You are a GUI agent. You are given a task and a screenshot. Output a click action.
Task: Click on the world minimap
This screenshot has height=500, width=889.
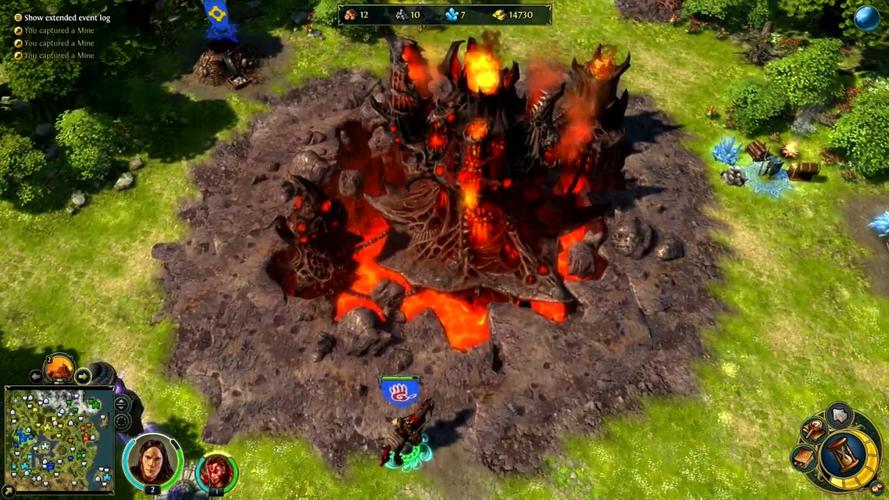pos(58,427)
